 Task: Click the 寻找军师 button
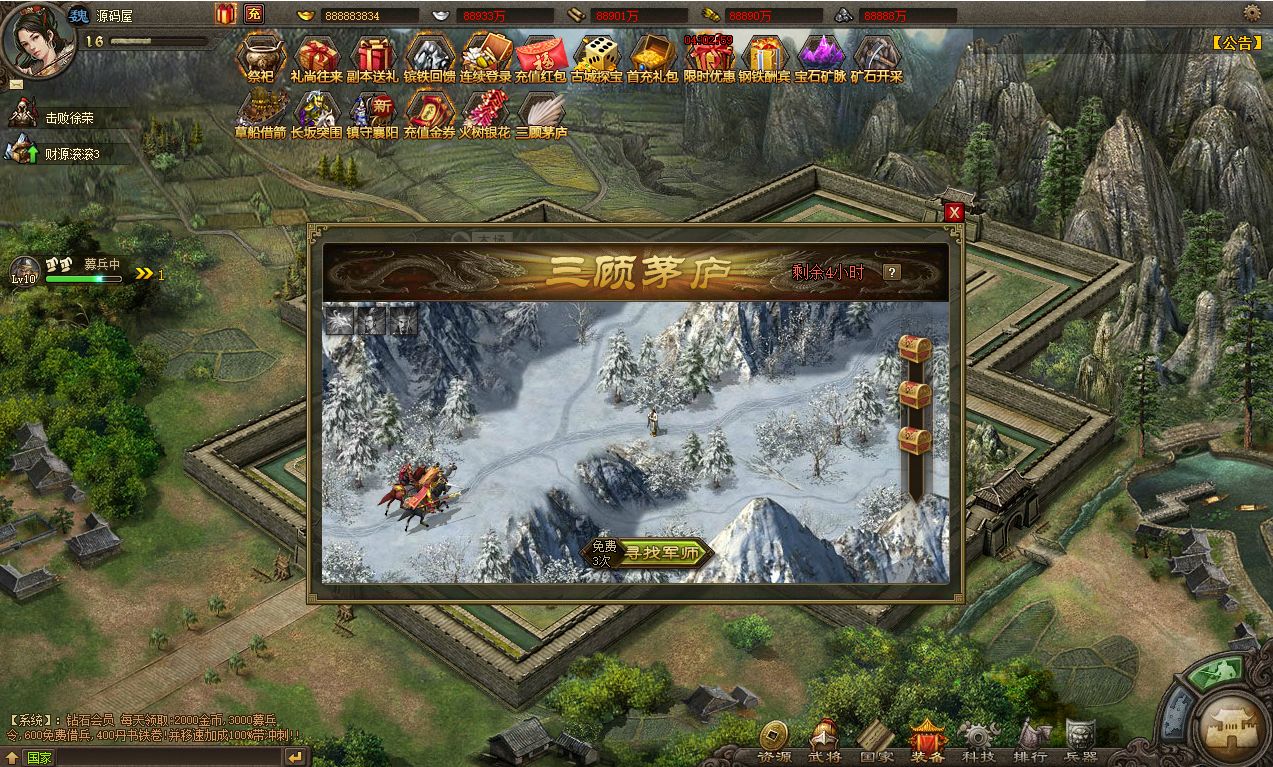pyautogui.click(x=662, y=553)
